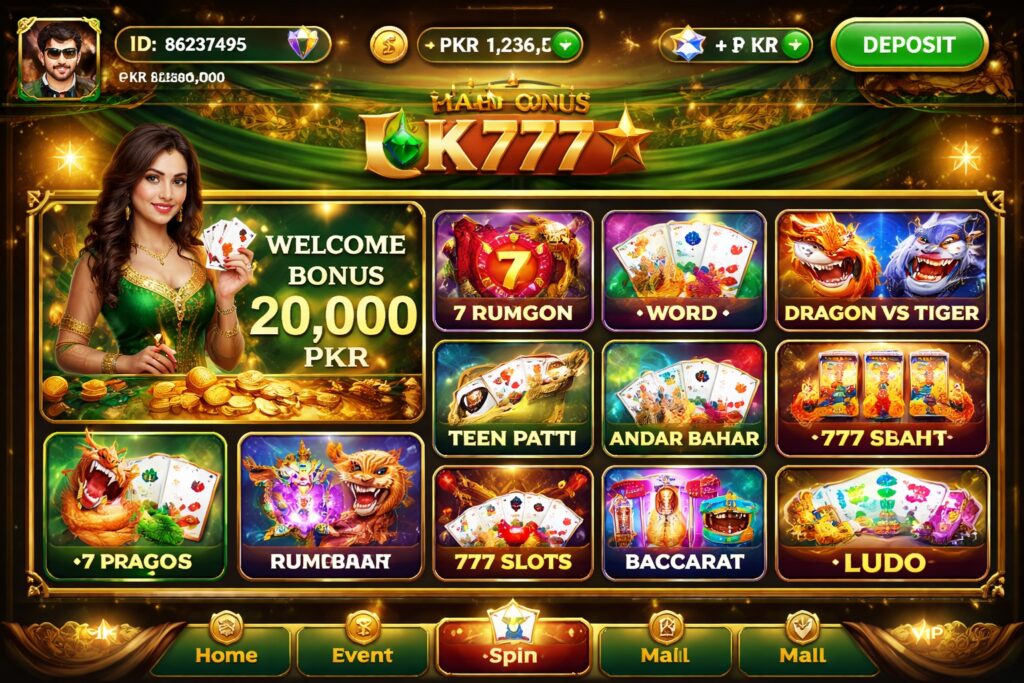Open the Spin tab
The image size is (1024, 683).
[x=512, y=644]
